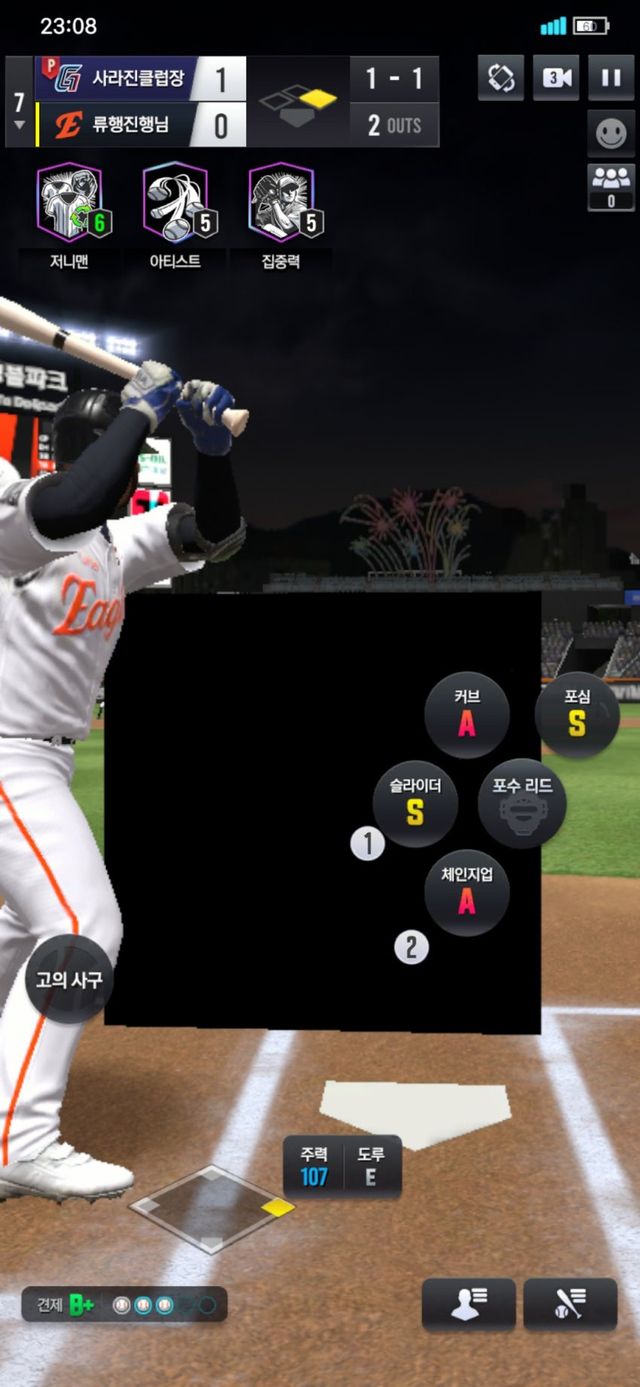Open the pitcher lineup button
This screenshot has width=640, height=1387.
pos(469,1304)
